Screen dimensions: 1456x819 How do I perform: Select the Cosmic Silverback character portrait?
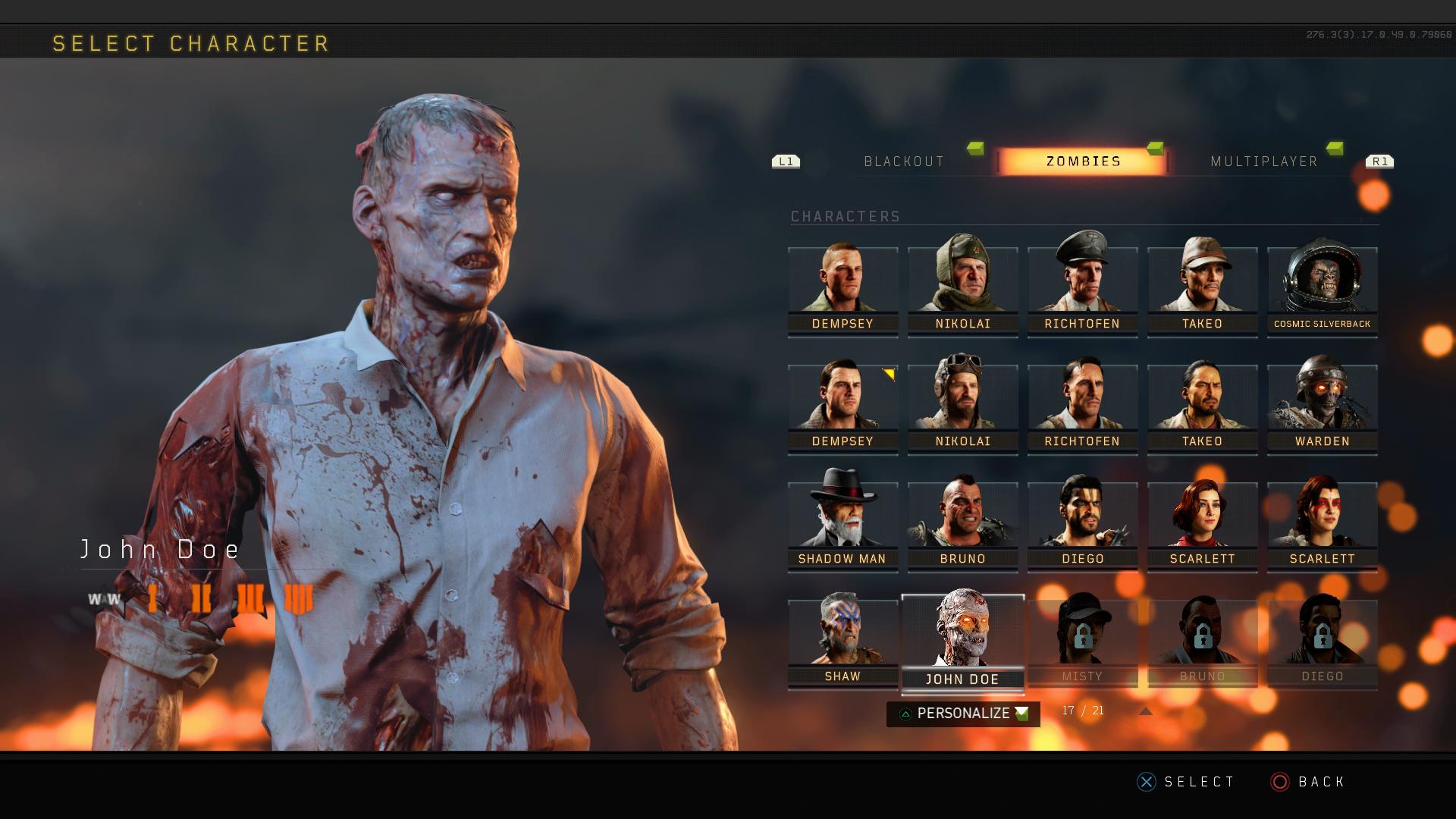click(1322, 284)
